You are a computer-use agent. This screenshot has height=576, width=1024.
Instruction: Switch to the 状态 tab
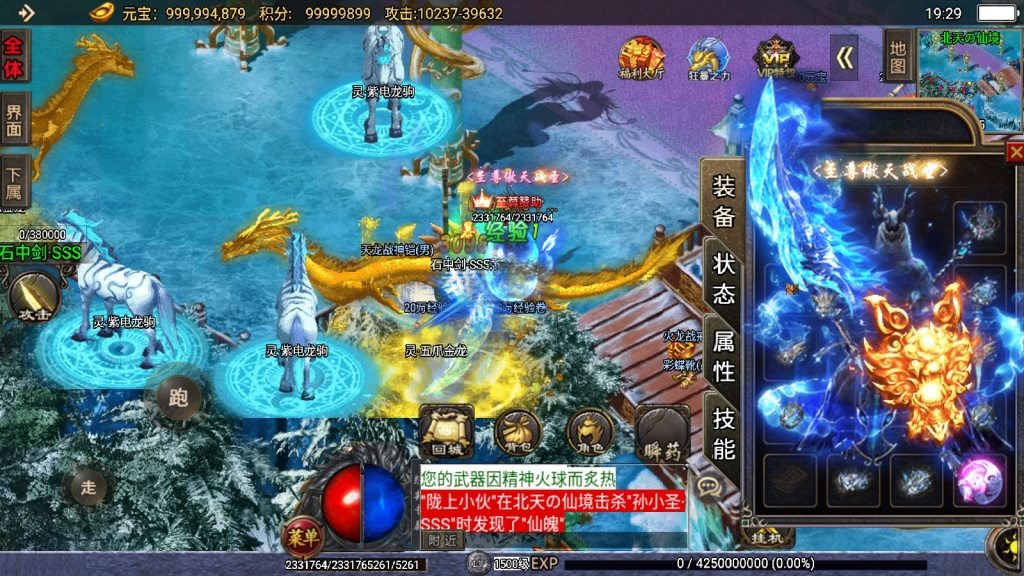(x=723, y=277)
